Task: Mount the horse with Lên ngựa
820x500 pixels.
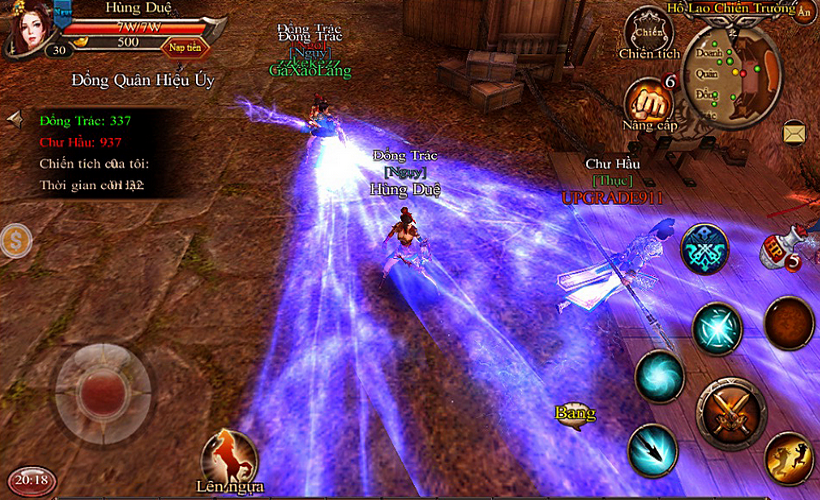Action: (230, 460)
